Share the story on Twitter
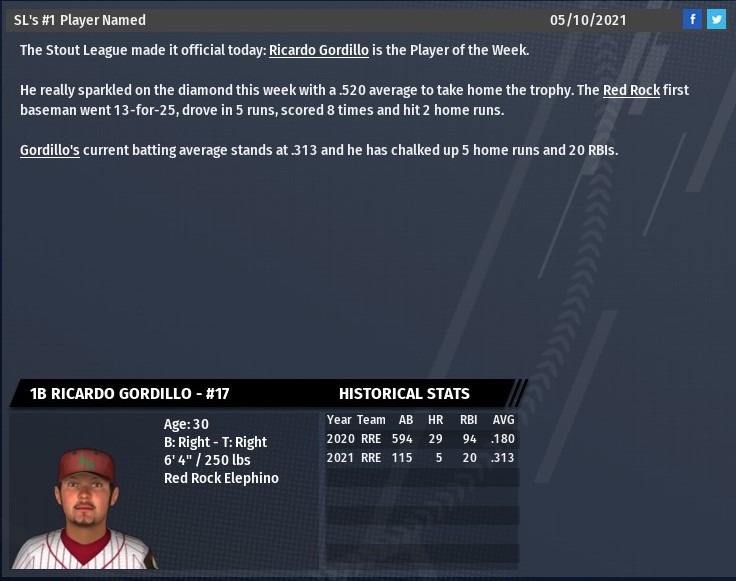The height and width of the screenshot is (581, 736). 716,19
